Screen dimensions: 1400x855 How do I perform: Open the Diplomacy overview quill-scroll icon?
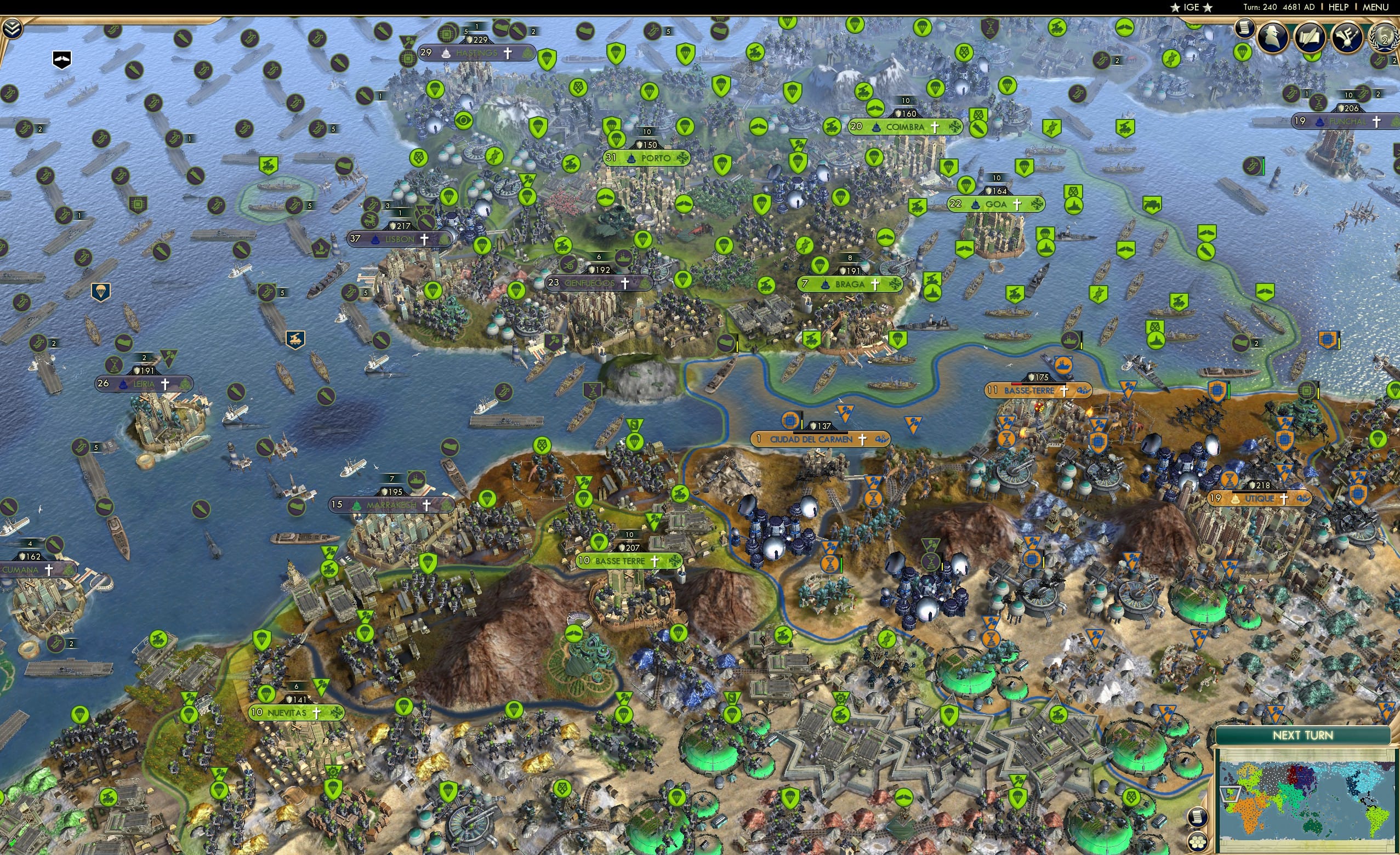1310,36
